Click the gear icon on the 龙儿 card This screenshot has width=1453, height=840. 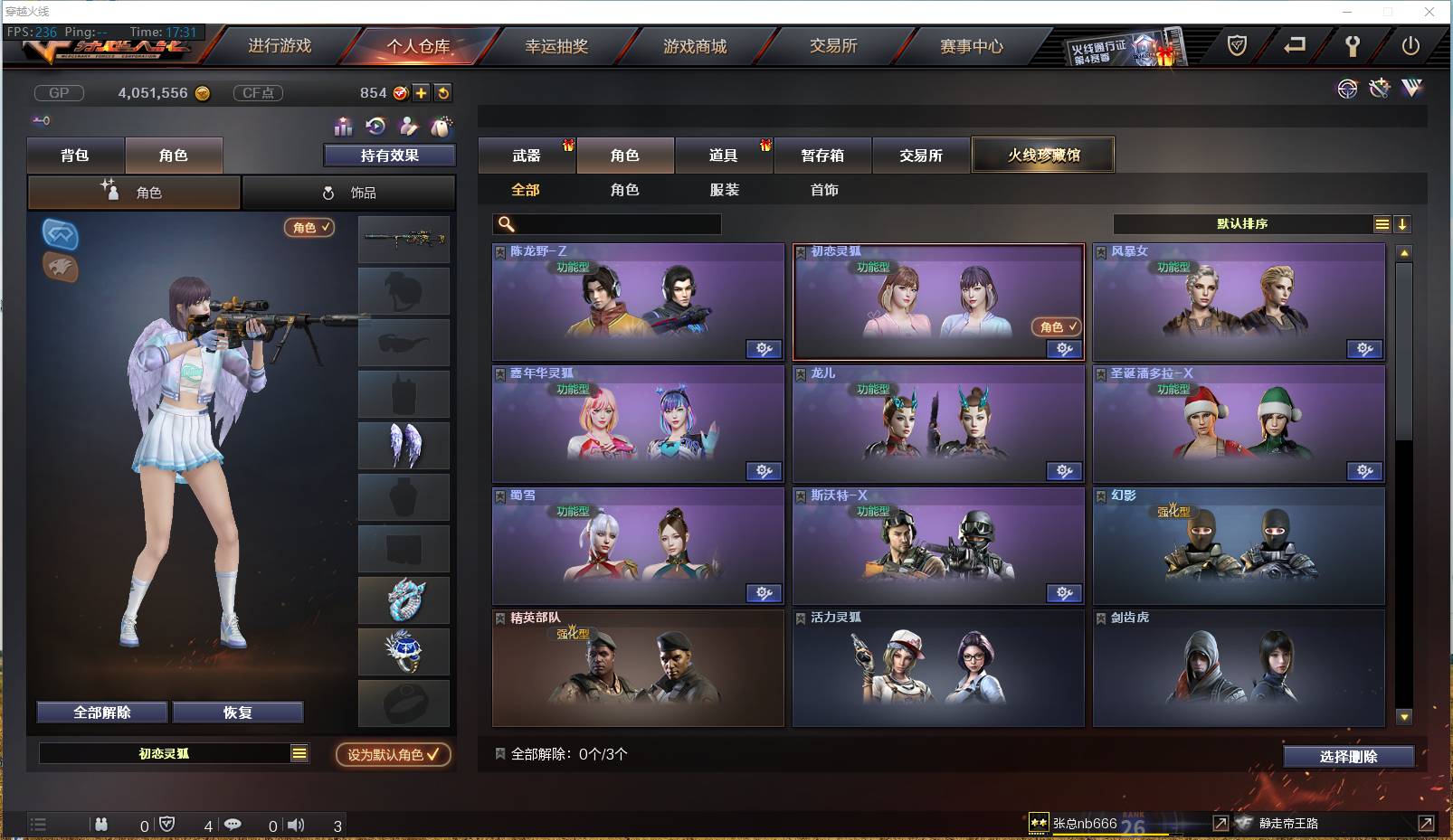click(1065, 471)
